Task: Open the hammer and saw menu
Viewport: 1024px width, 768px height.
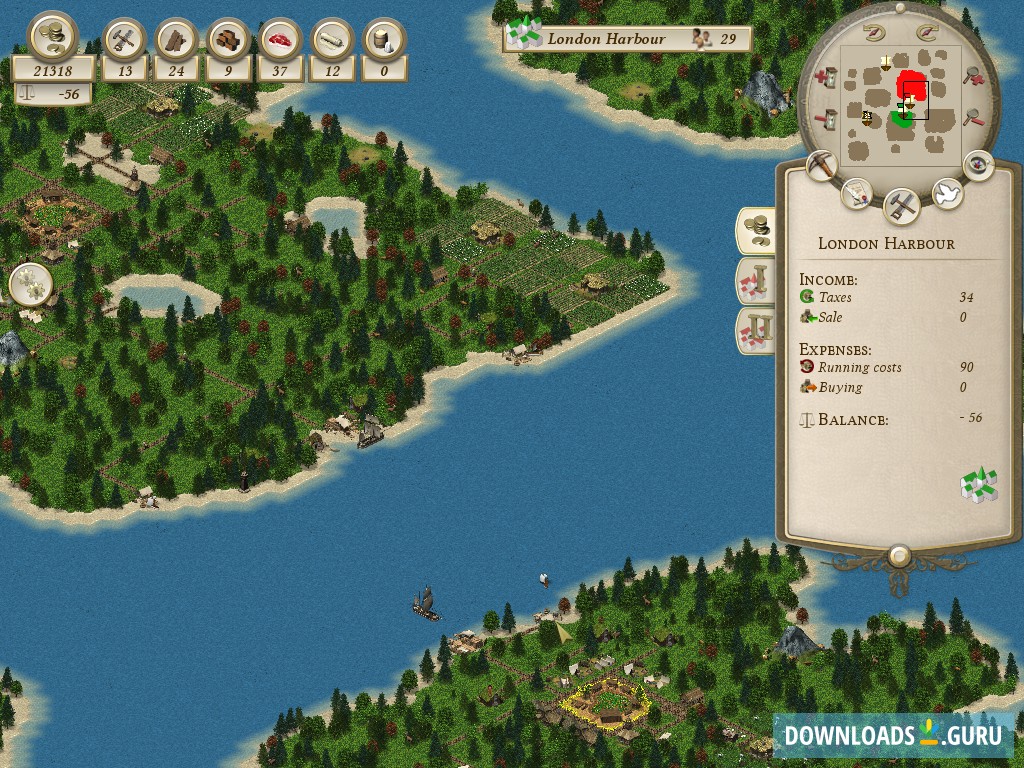Action: 902,206
